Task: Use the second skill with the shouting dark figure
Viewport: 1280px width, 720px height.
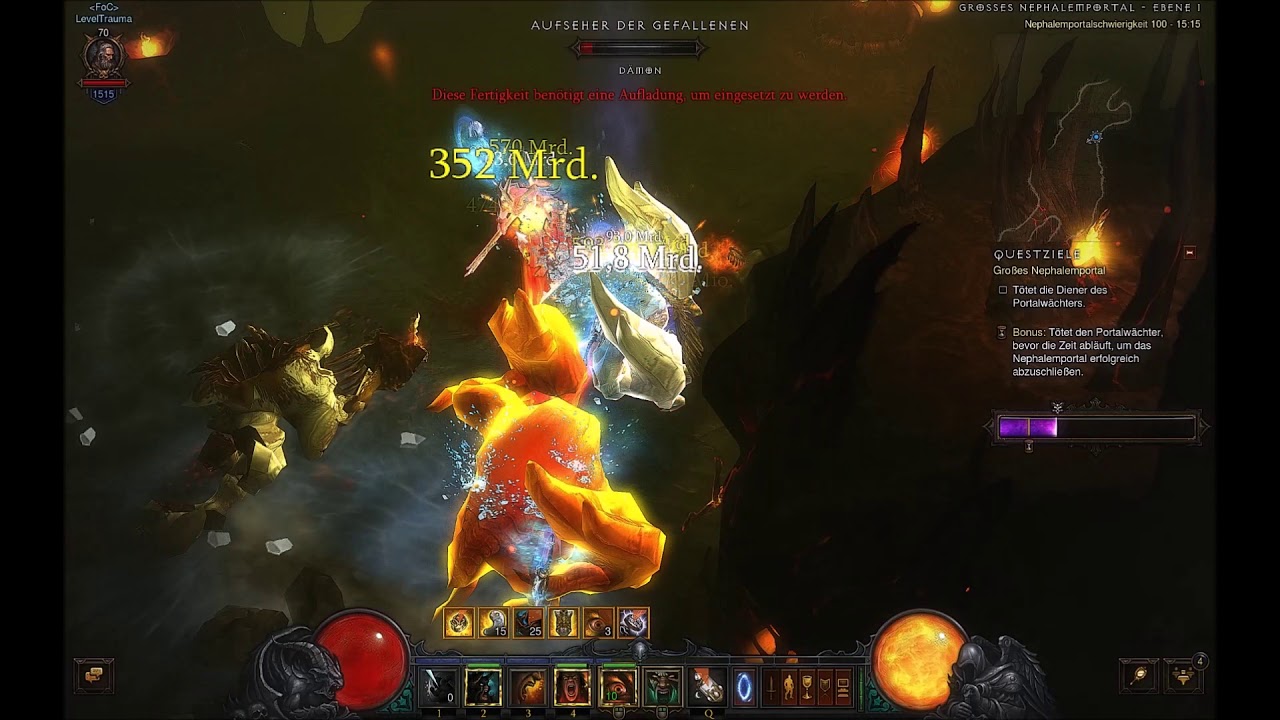Action: (484, 687)
